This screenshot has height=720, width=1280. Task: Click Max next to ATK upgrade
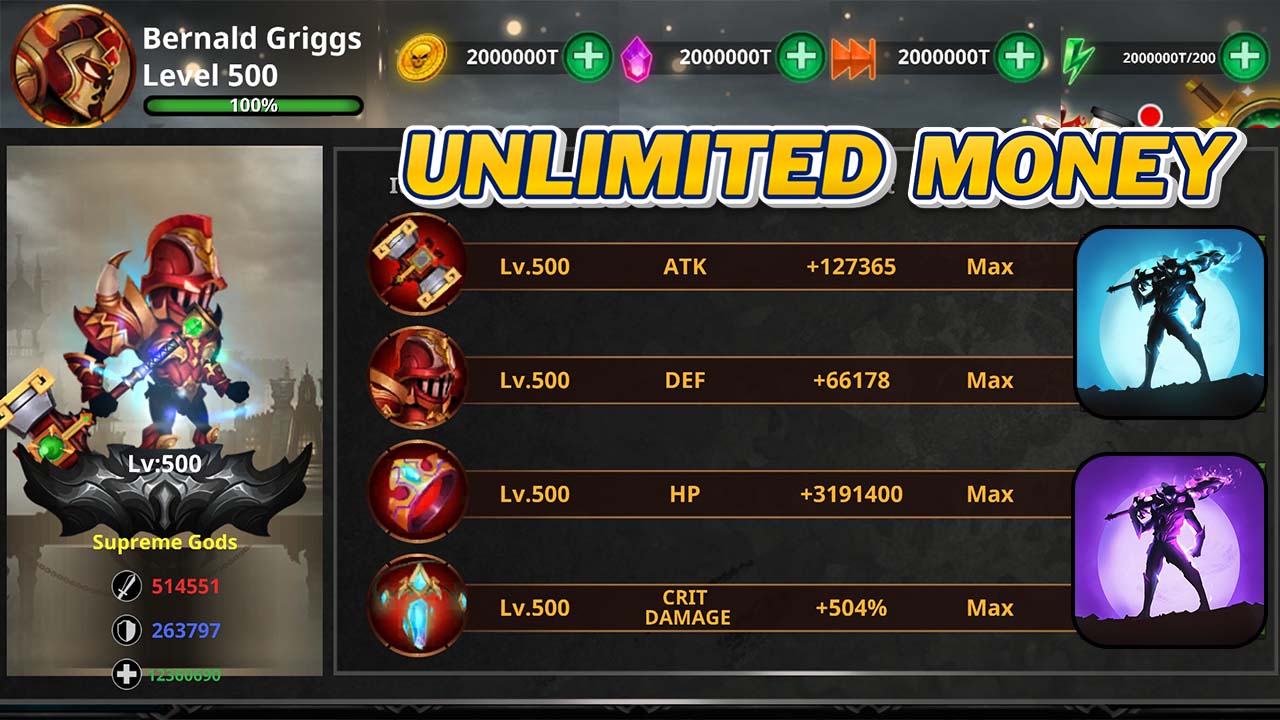click(x=989, y=266)
